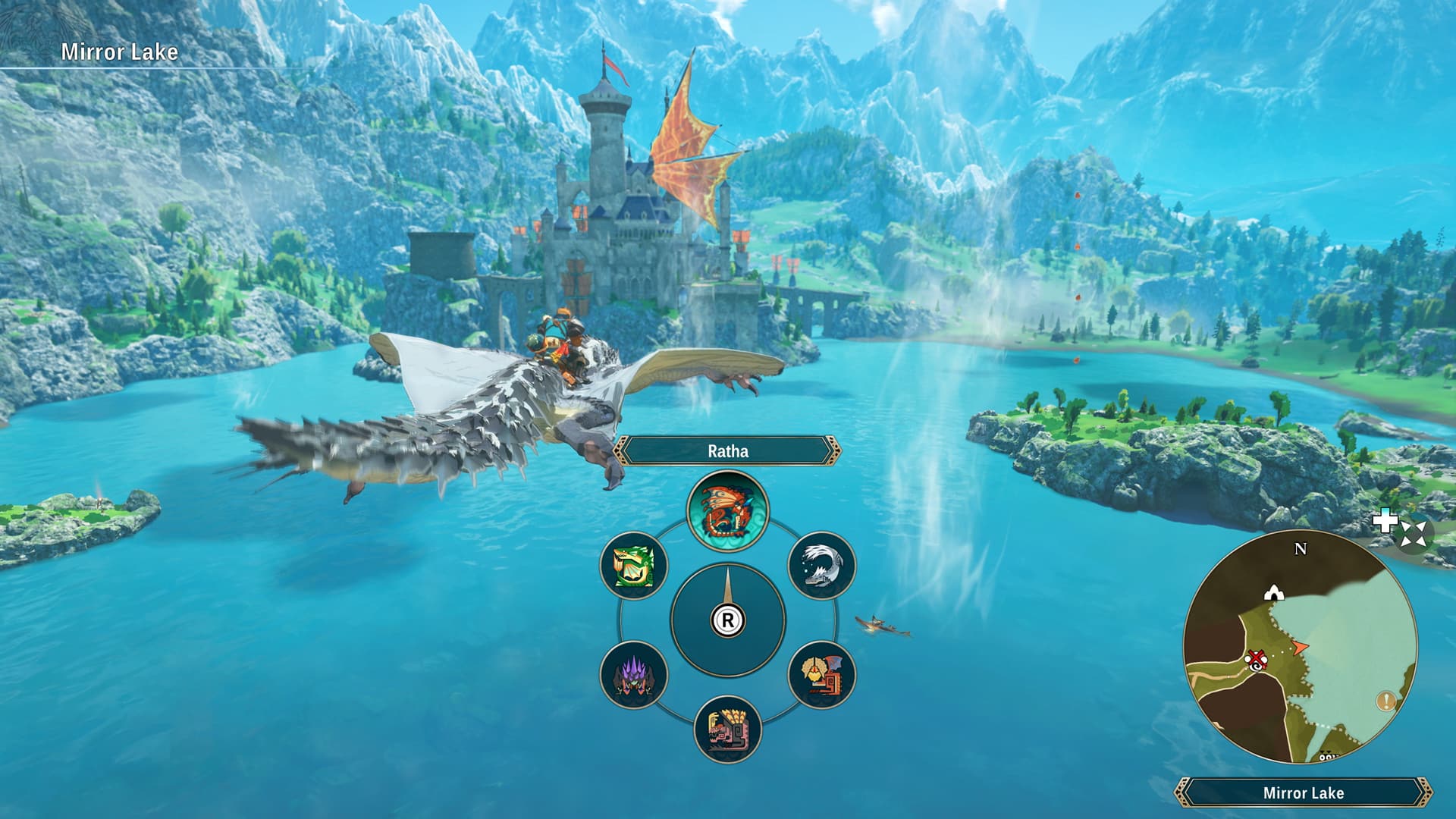The height and width of the screenshot is (819, 1456).
Task: Click the player direction arrow on the minimap
Action: pos(1300,648)
